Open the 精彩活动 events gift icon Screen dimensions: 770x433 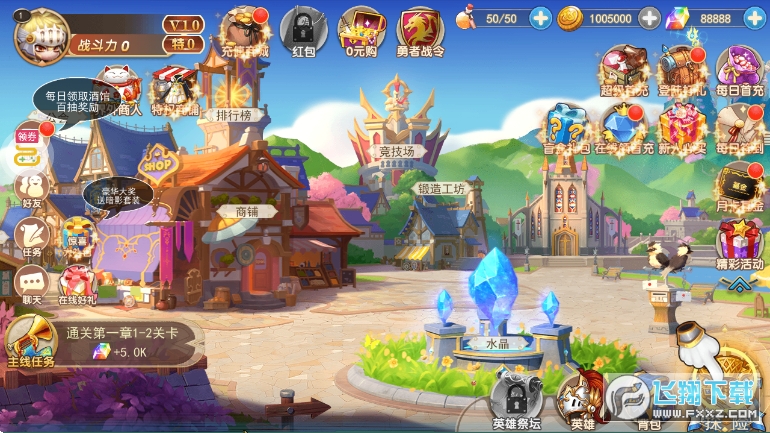pyautogui.click(x=739, y=242)
